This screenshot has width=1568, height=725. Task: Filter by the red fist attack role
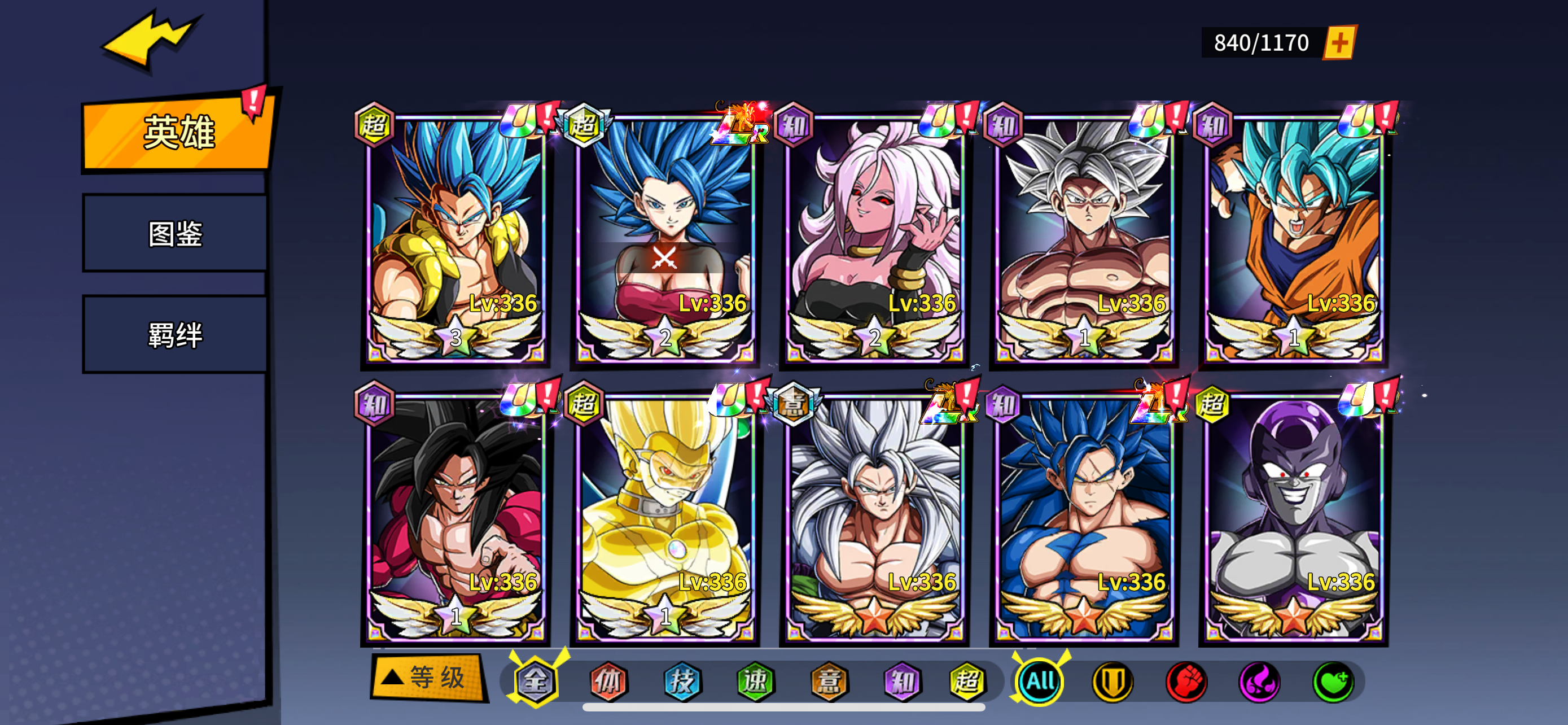(1186, 681)
